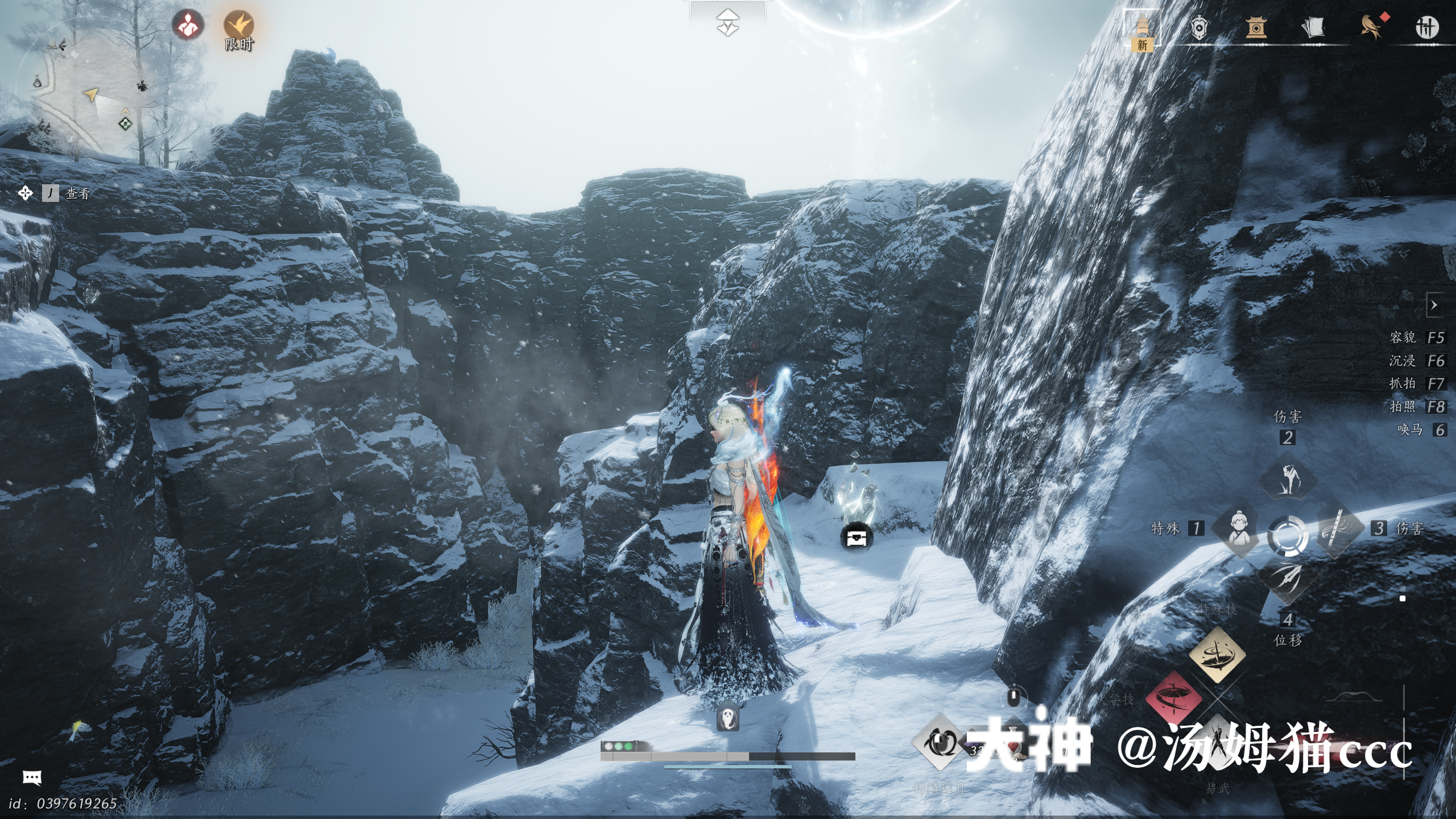Click the red character figure icon
1456x819 pixels.
tap(188, 25)
